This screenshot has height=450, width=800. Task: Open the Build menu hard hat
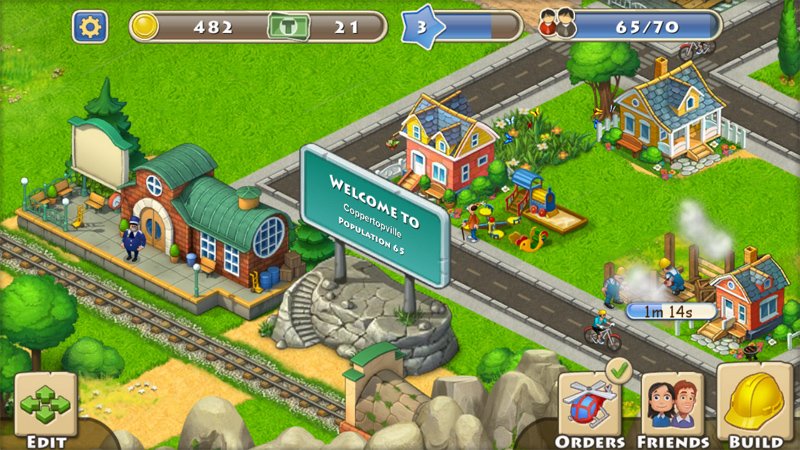pos(757,402)
